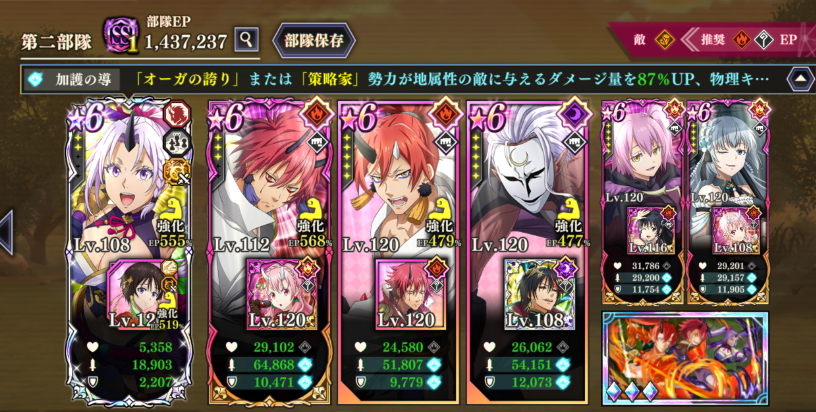Open the magnifying glass party details

247,40
